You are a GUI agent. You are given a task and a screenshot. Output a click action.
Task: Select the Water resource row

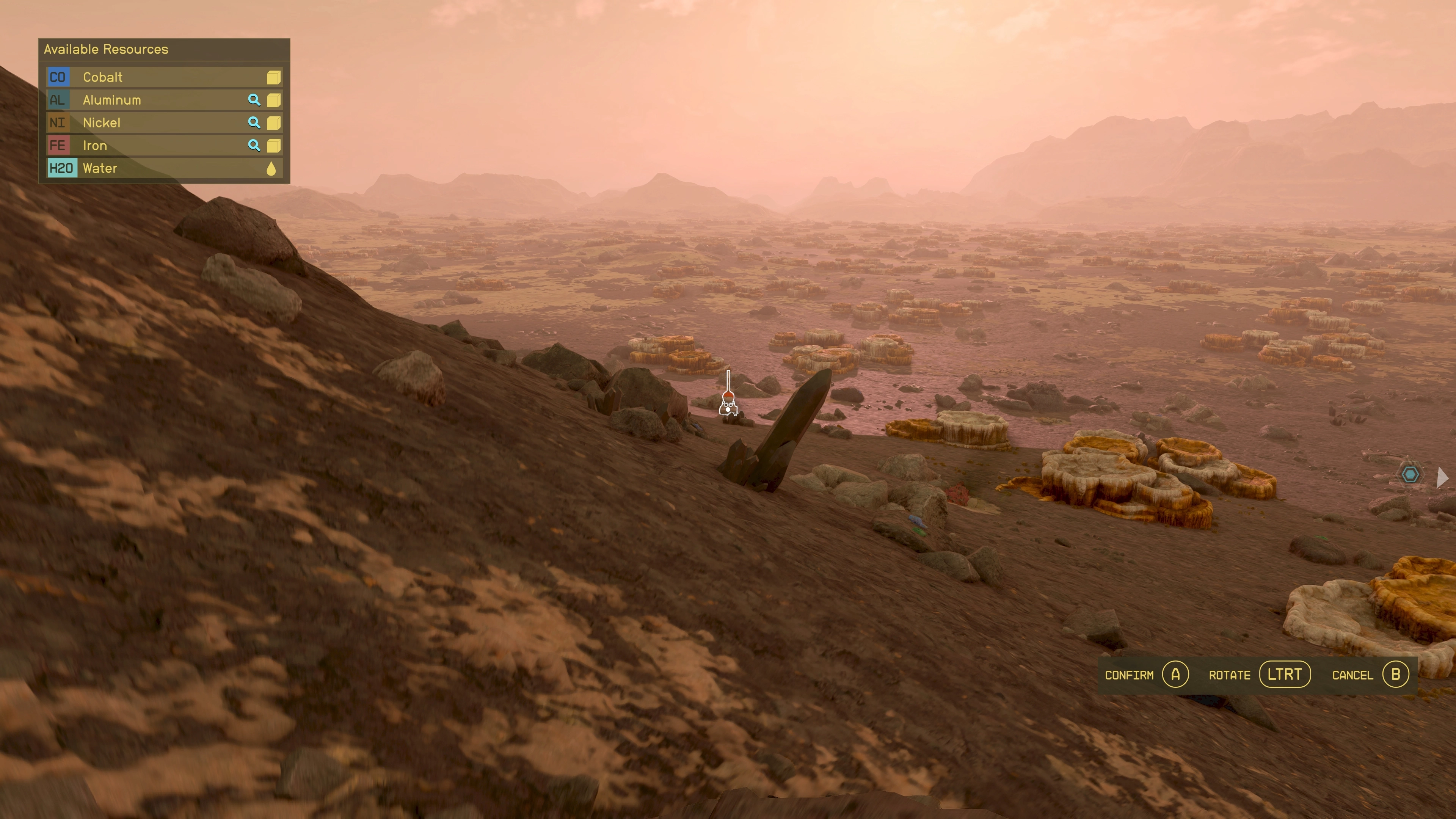pos(164,168)
